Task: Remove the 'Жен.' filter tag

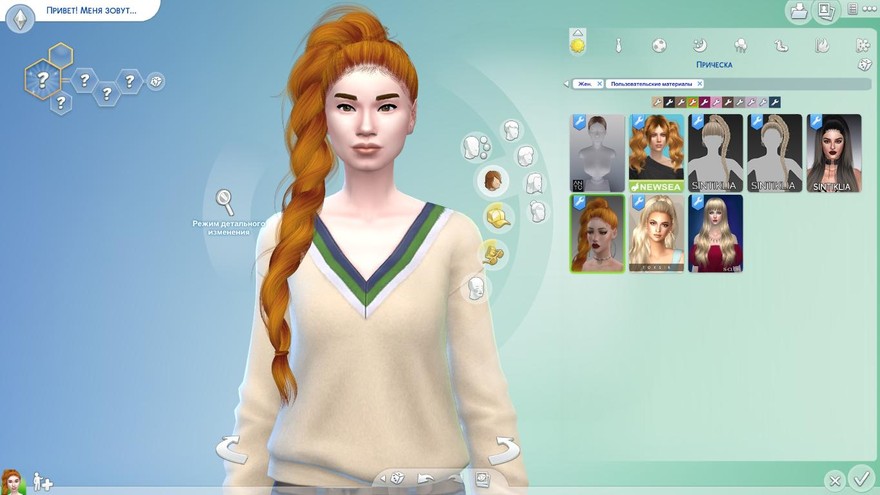Action: pos(598,84)
